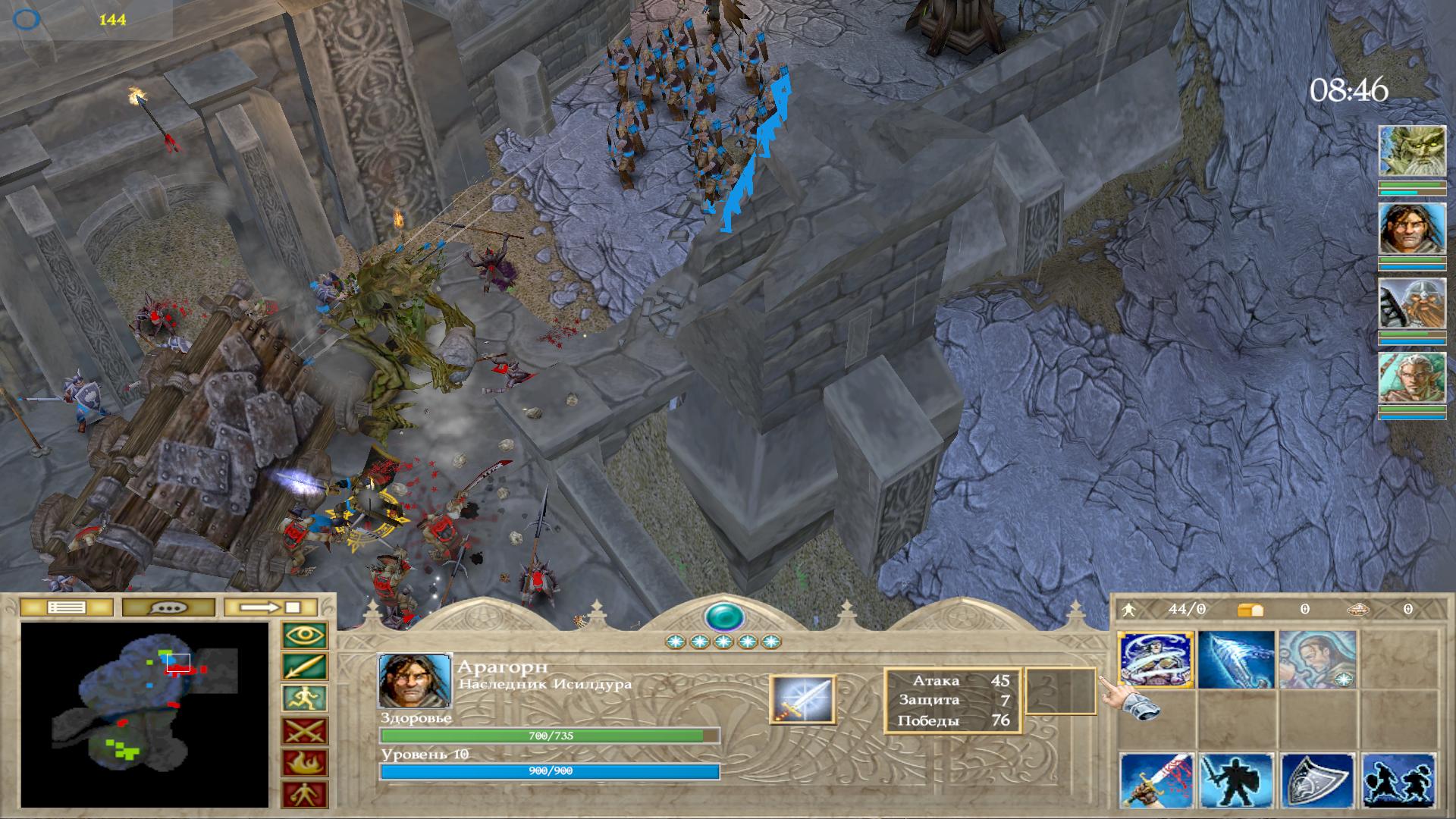Activate the red flame command button
The width and height of the screenshot is (1456, 819).
(x=305, y=763)
